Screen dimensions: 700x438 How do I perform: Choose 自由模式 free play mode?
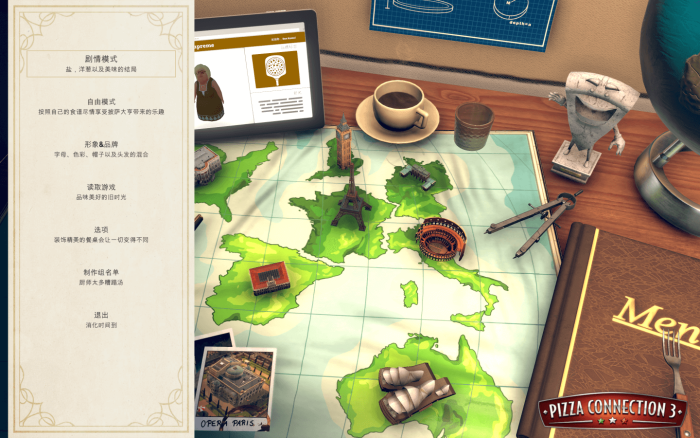coord(100,102)
